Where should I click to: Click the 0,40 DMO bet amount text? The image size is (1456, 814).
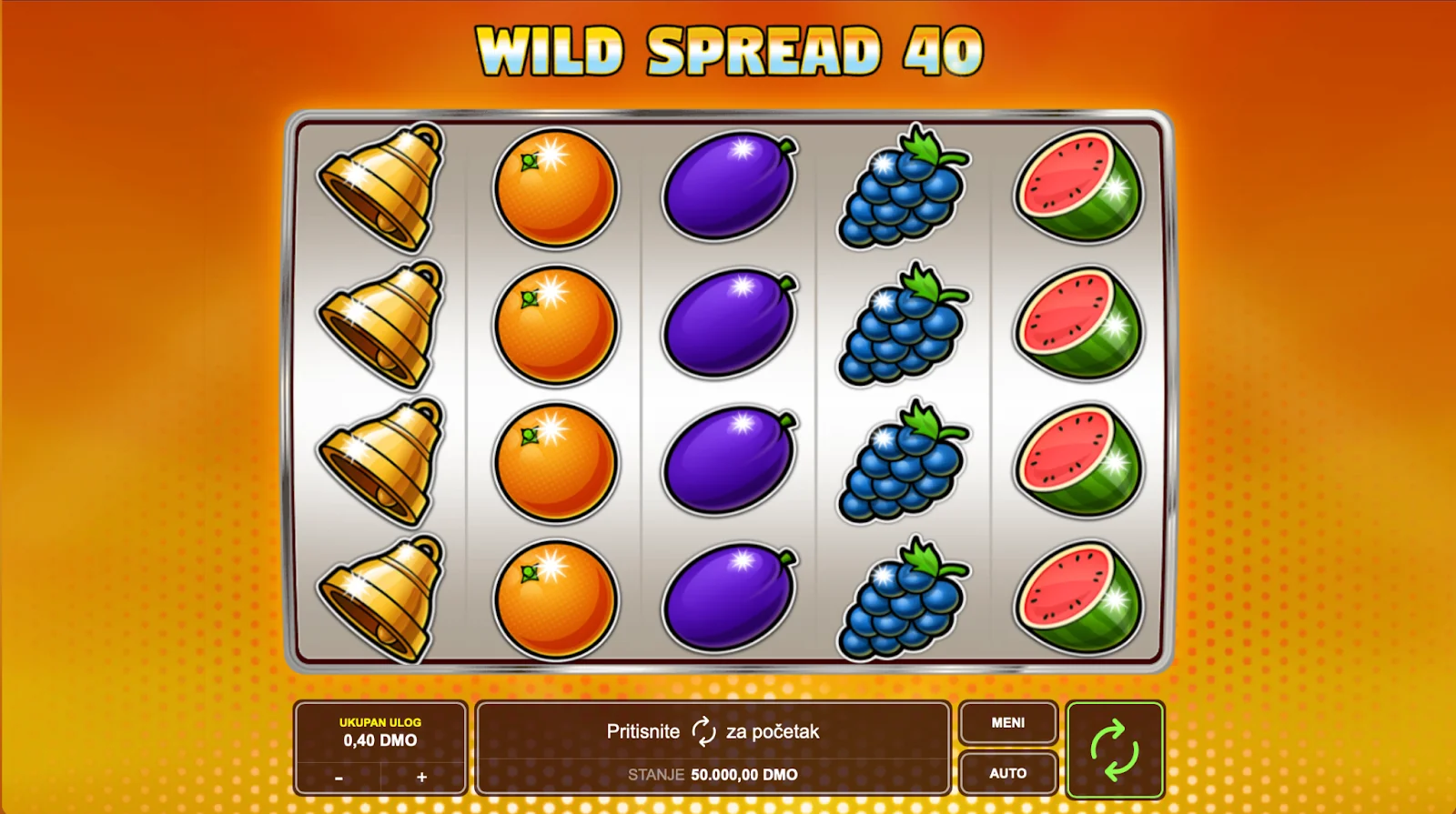coord(380,739)
